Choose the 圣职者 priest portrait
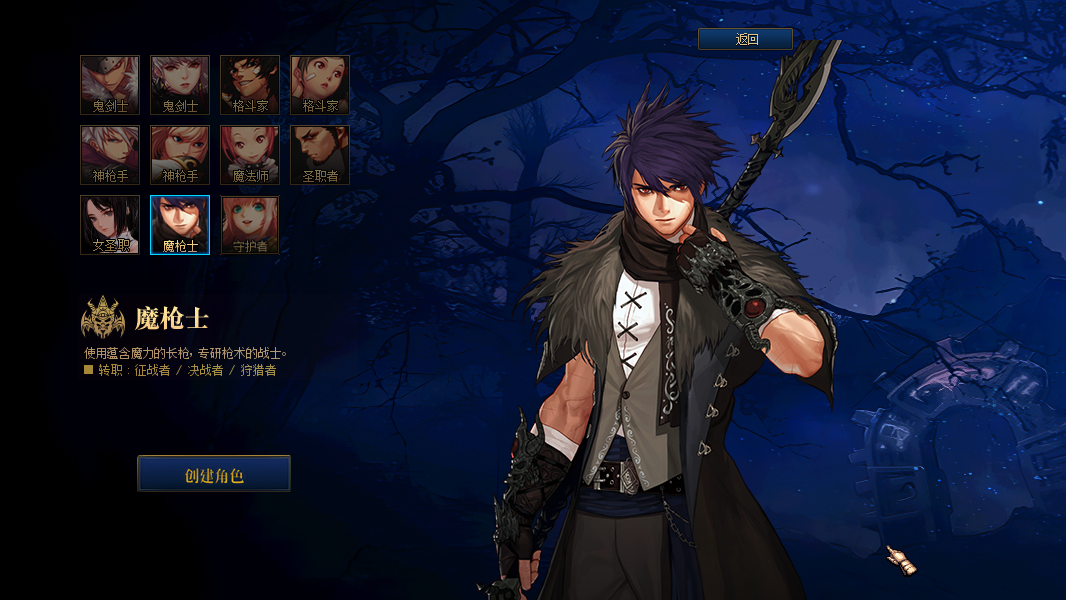The image size is (1066, 600). [320, 155]
